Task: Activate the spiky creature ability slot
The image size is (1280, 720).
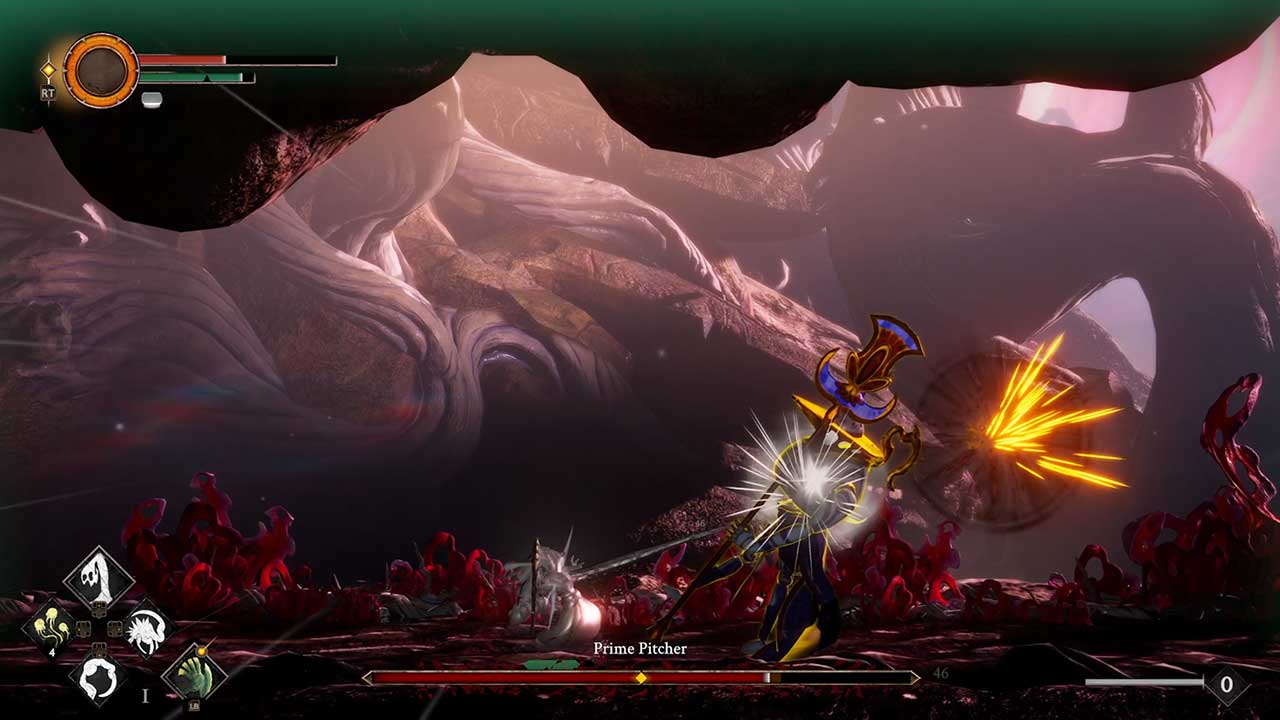Action: click(x=148, y=629)
